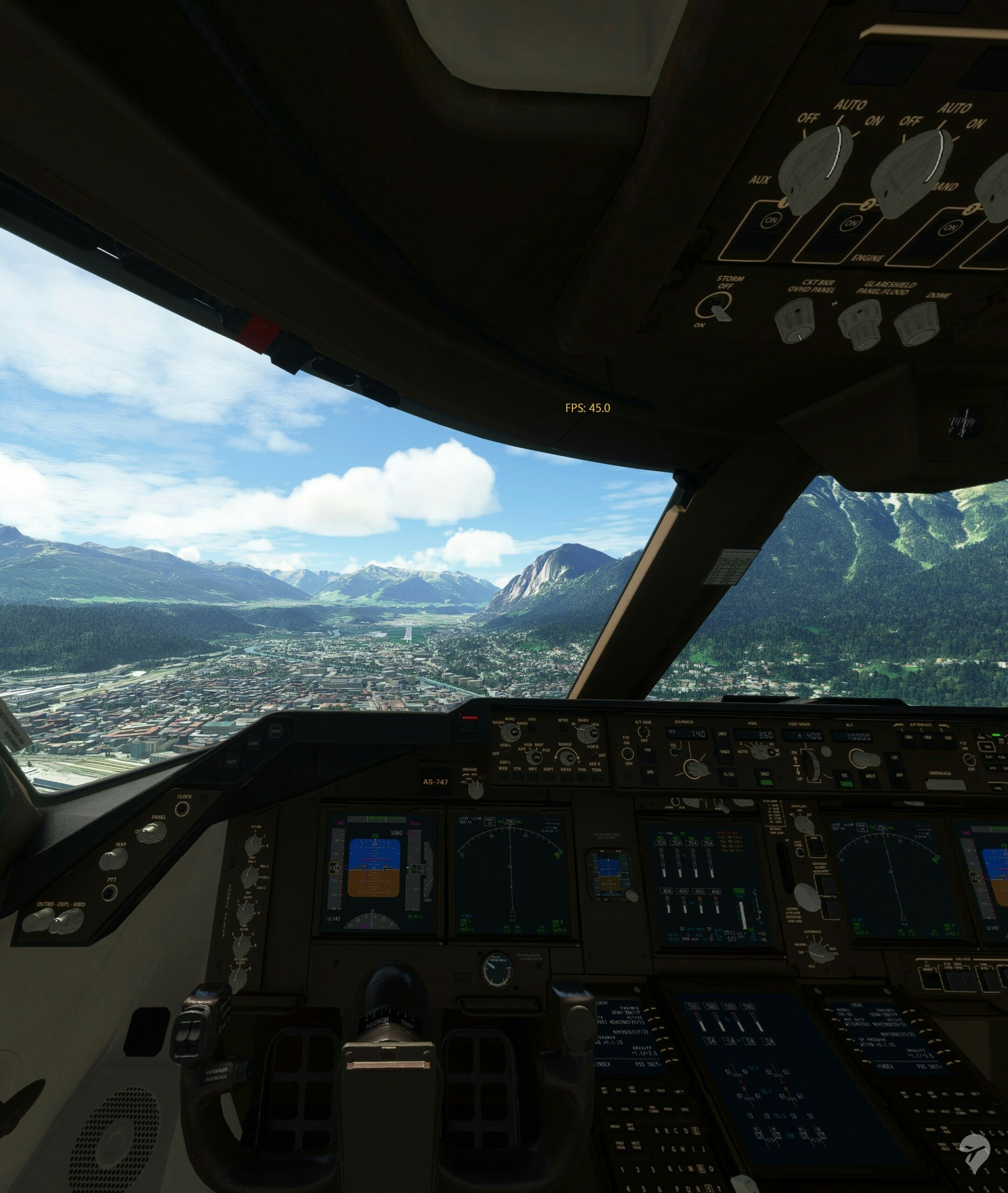This screenshot has height=1193, width=1008.
Task: Turn the DOME light knob
Action: tap(917, 324)
